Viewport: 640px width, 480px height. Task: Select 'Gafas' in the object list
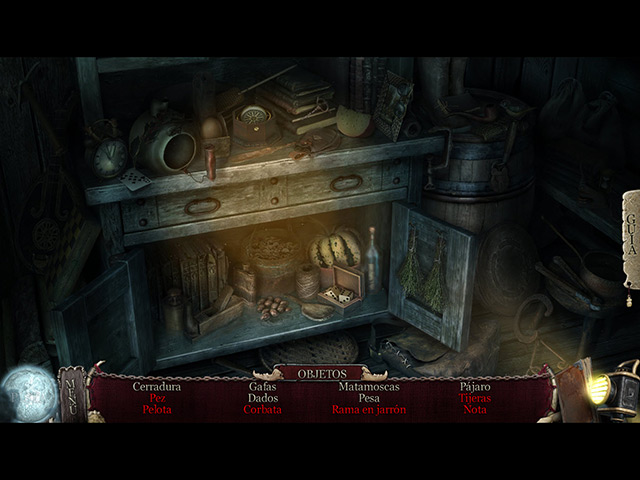[x=262, y=385]
